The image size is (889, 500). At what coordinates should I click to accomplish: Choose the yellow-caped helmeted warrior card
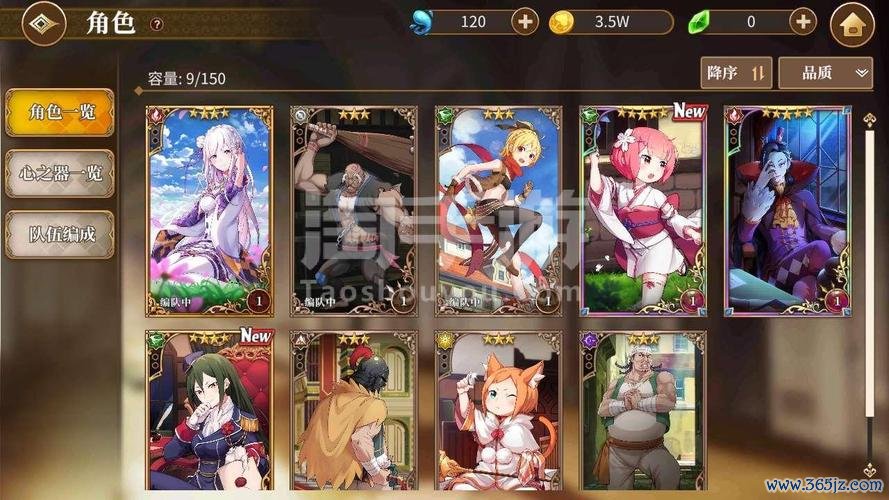coord(353,412)
